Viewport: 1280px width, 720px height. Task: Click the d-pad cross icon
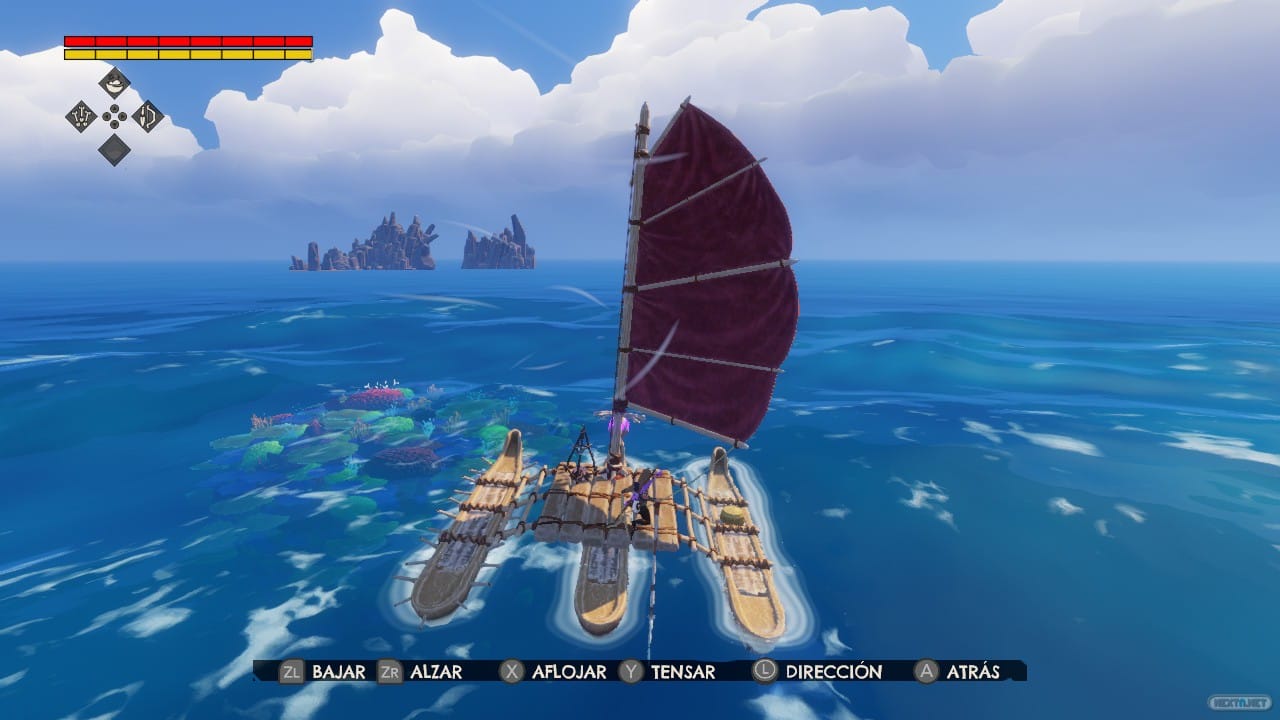click(x=114, y=116)
